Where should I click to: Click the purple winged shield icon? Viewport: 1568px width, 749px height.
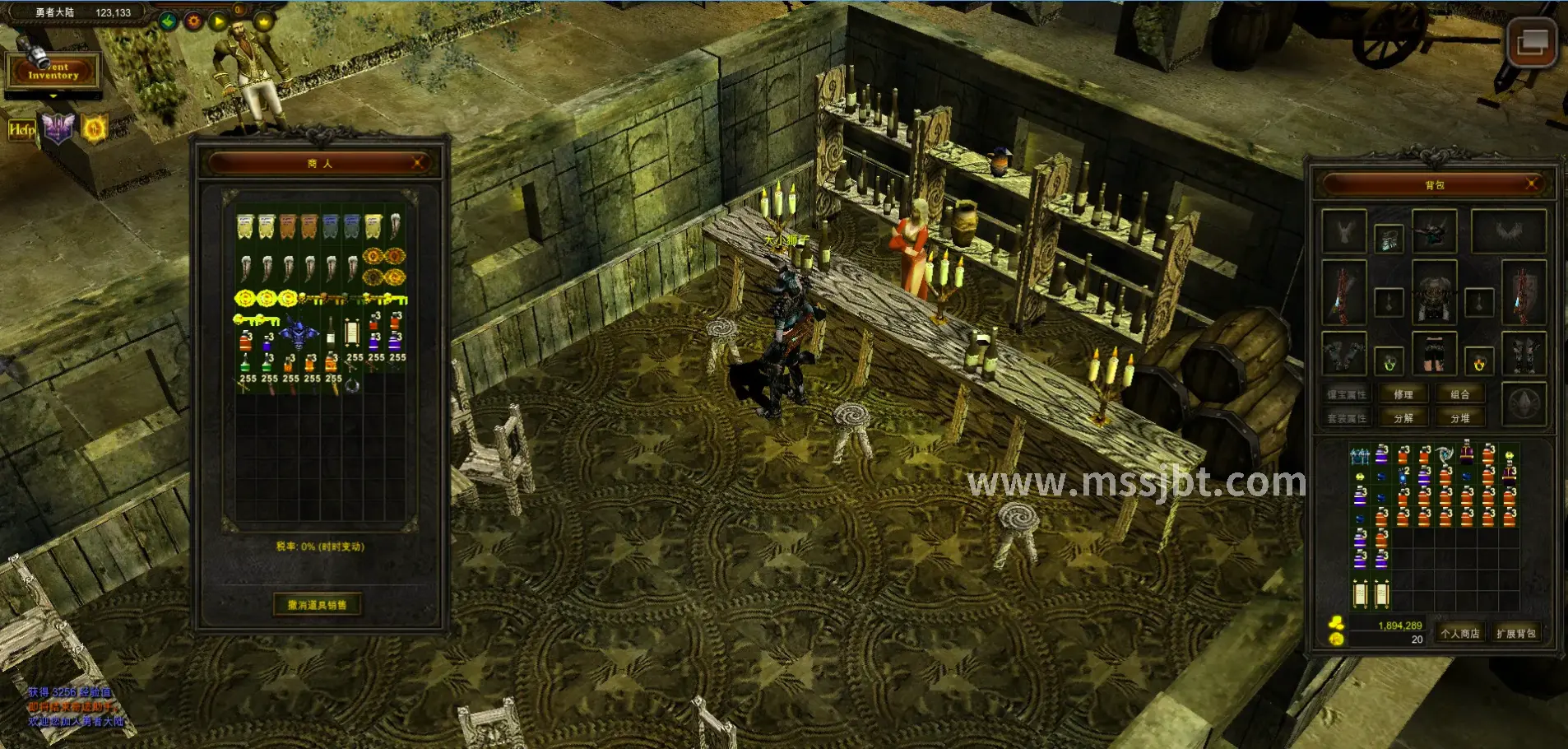[58, 128]
